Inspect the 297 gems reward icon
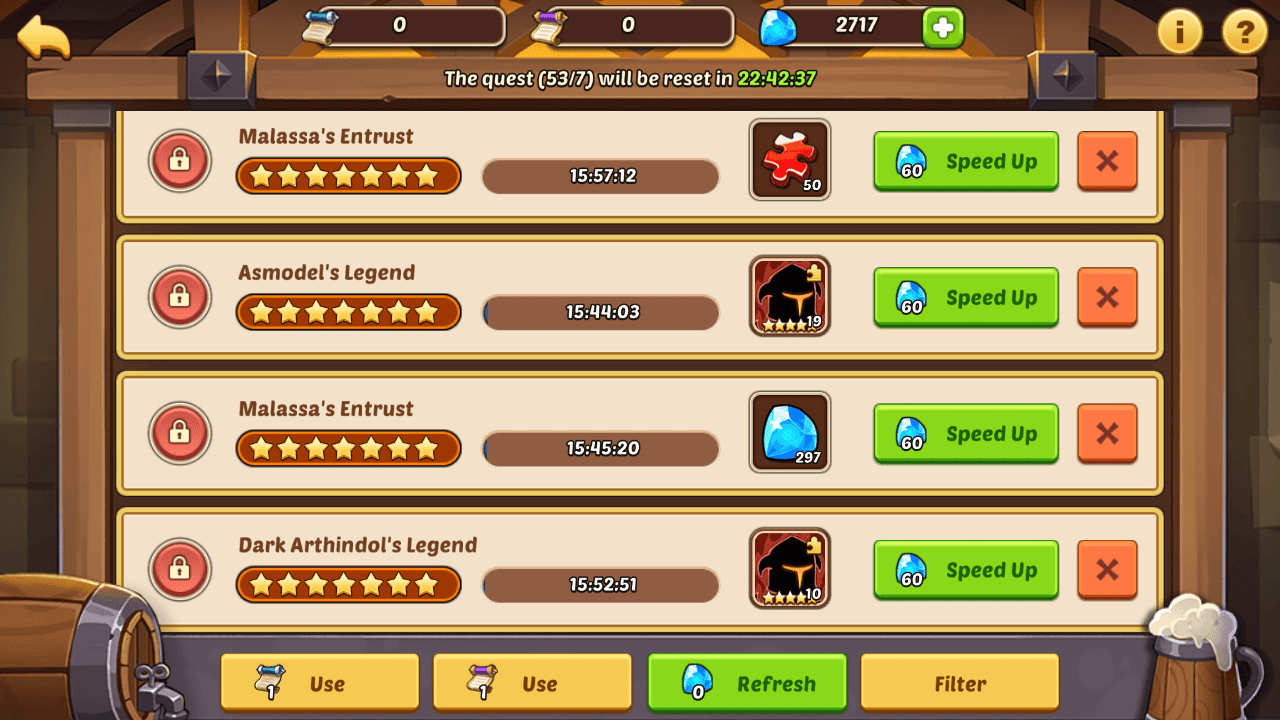The width and height of the screenshot is (1280, 720). point(789,433)
